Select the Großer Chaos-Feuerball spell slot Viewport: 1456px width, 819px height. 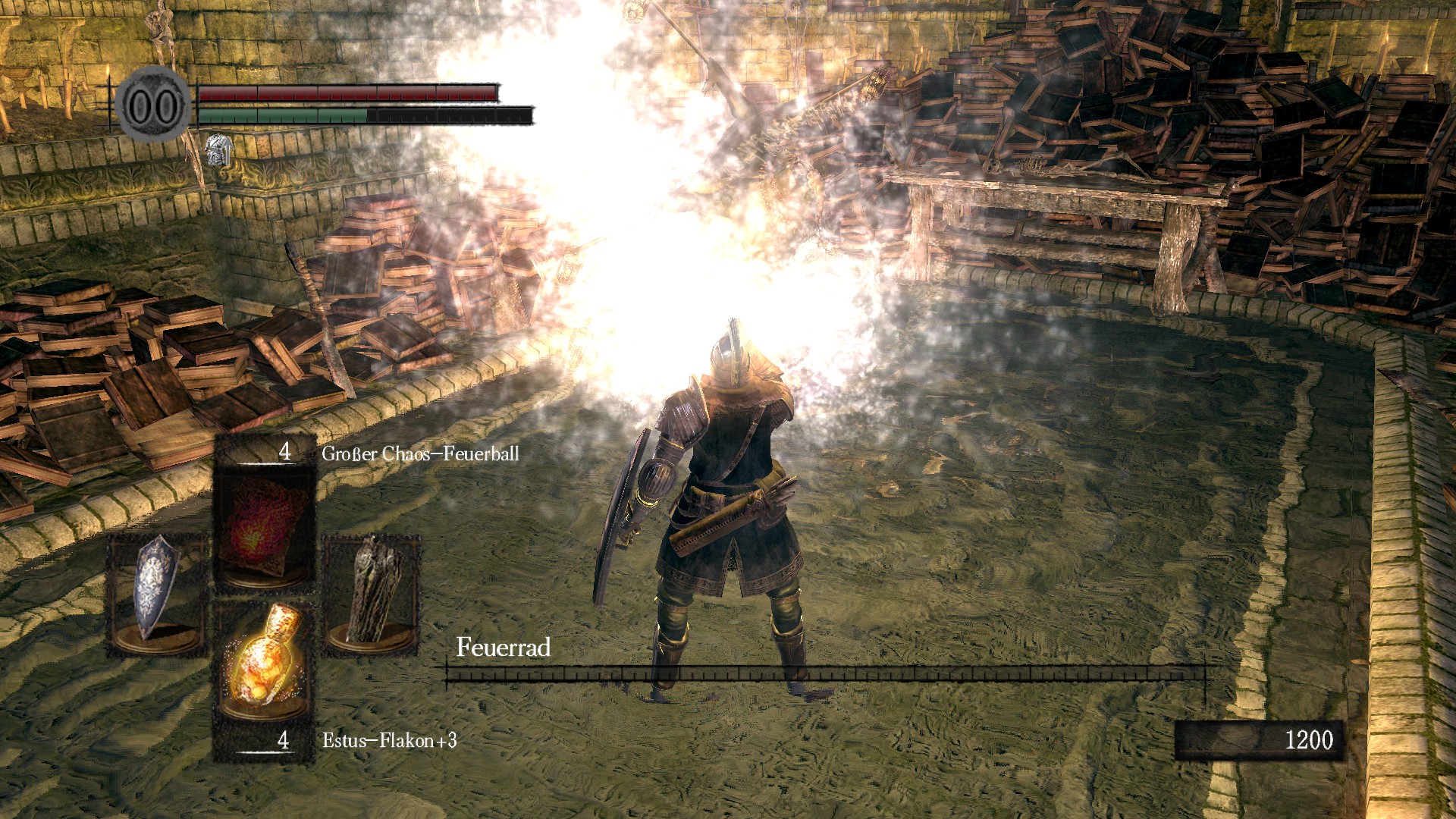[x=264, y=527]
